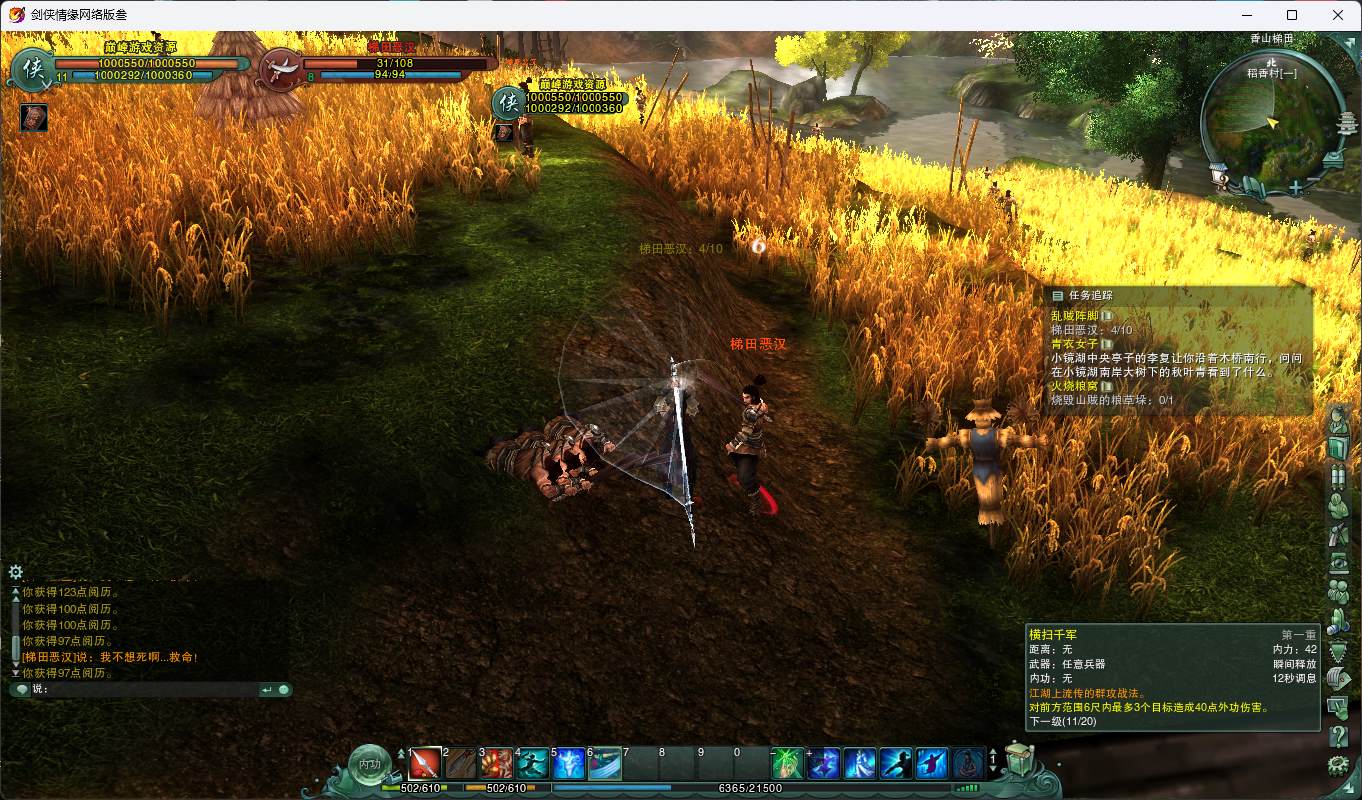The height and width of the screenshot is (800, 1362).
Task: Maximize the game window
Action: click(x=1292, y=15)
